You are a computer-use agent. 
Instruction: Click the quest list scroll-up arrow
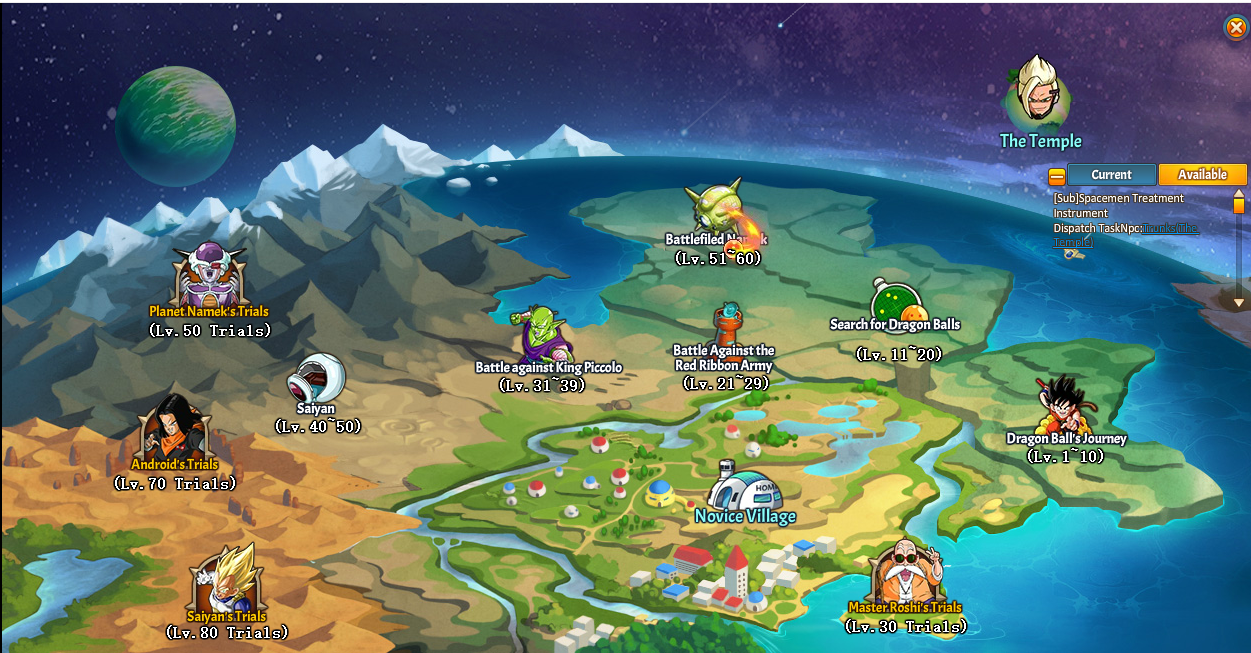(x=1238, y=194)
